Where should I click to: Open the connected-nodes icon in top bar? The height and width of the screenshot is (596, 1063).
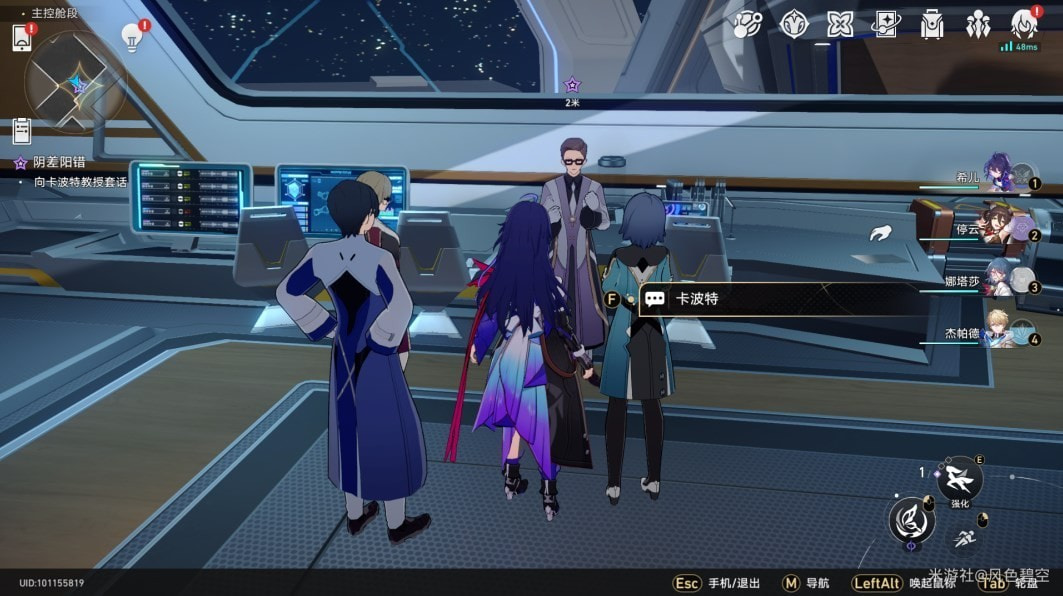747,24
